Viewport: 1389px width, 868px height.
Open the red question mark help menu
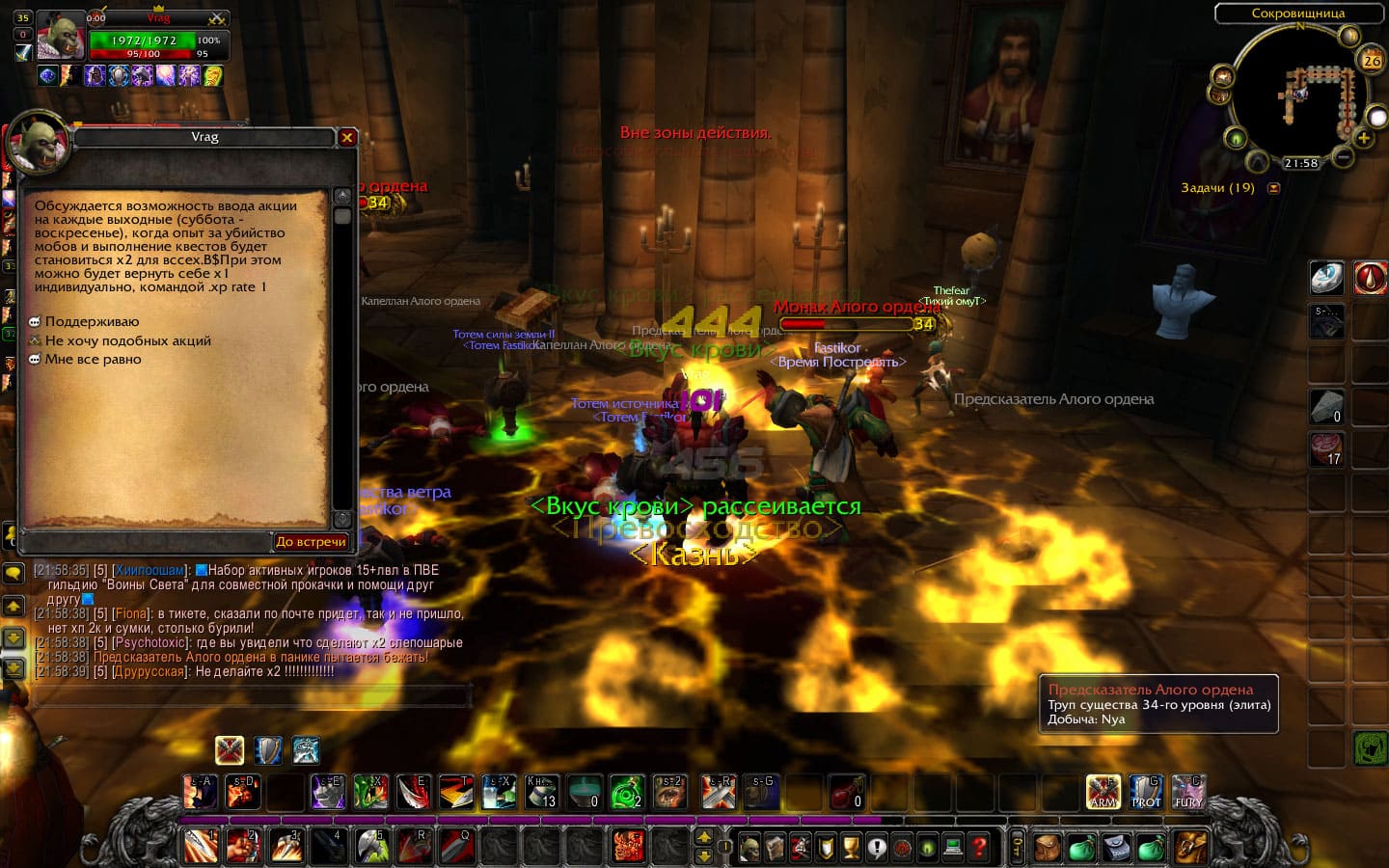tap(978, 848)
